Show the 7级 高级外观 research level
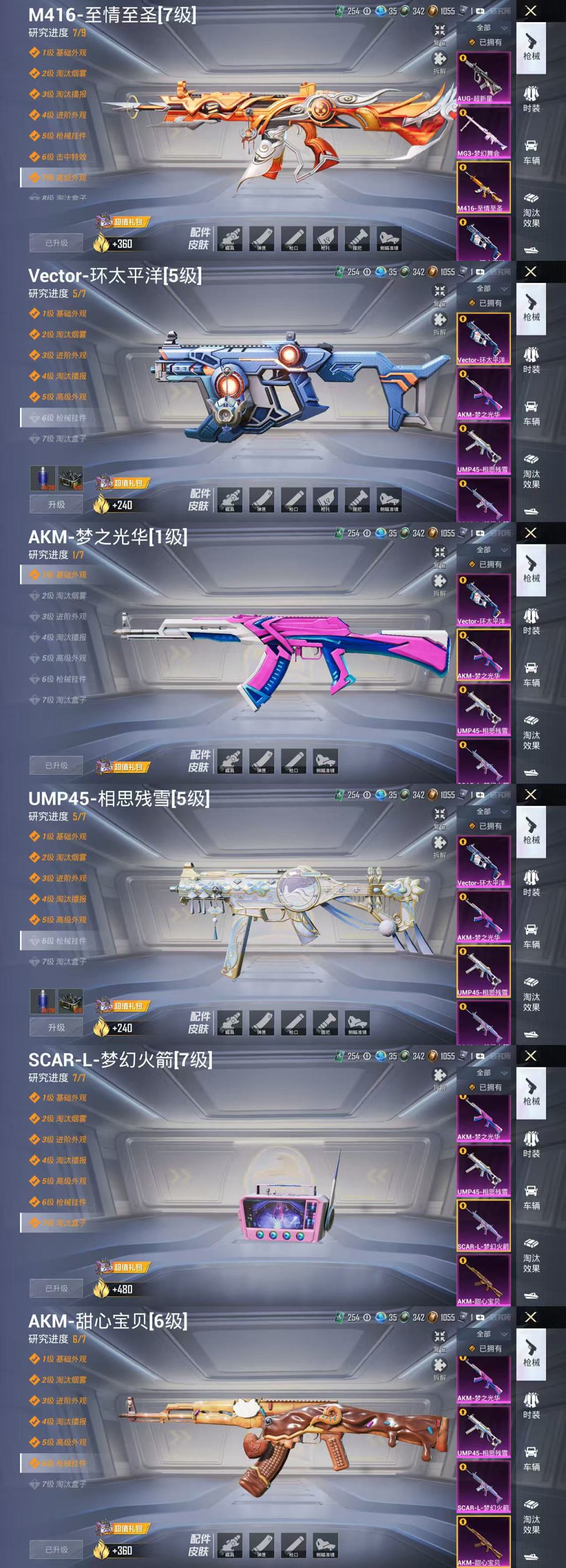 [x=64, y=178]
